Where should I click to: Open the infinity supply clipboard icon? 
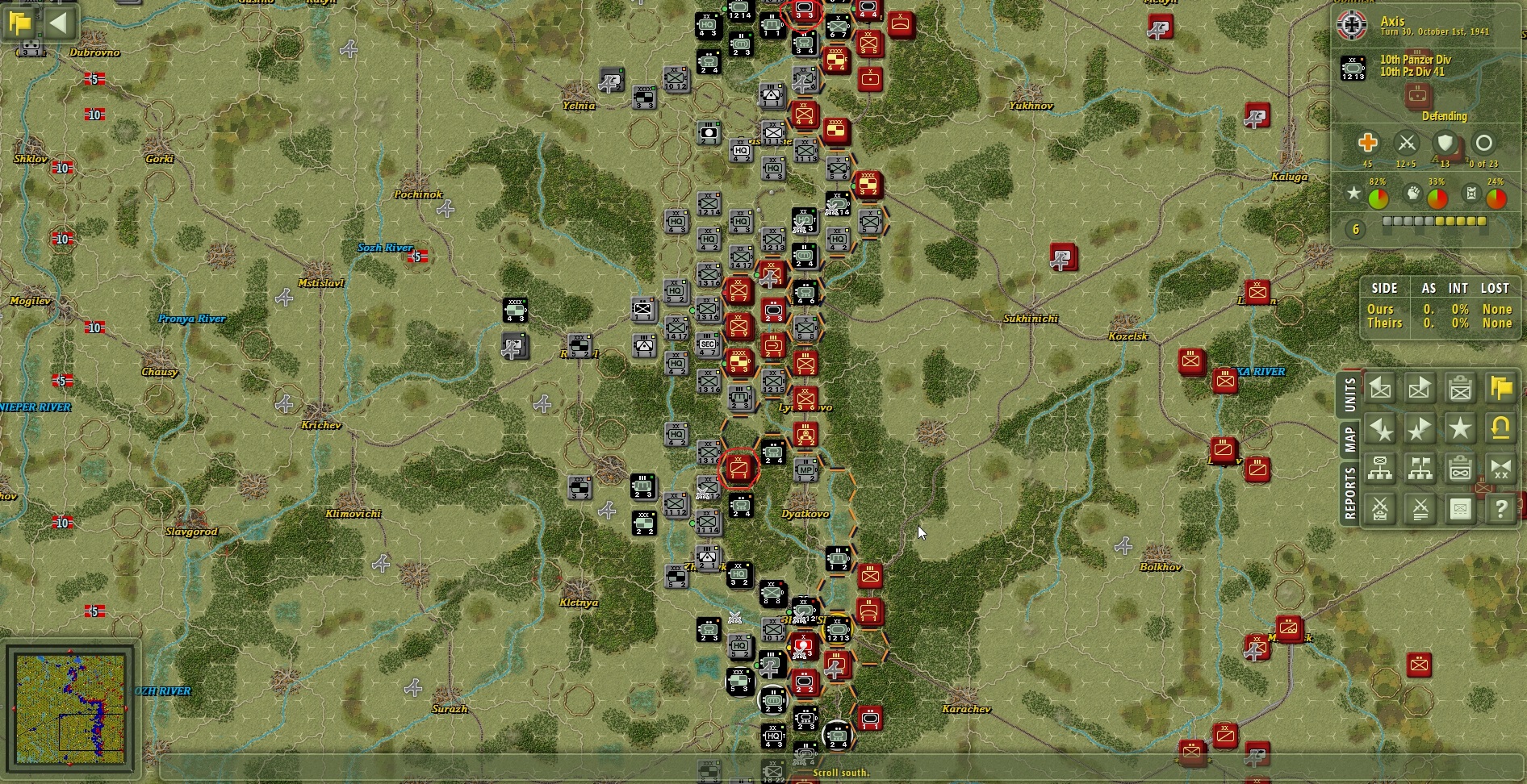pyautogui.click(x=1460, y=469)
